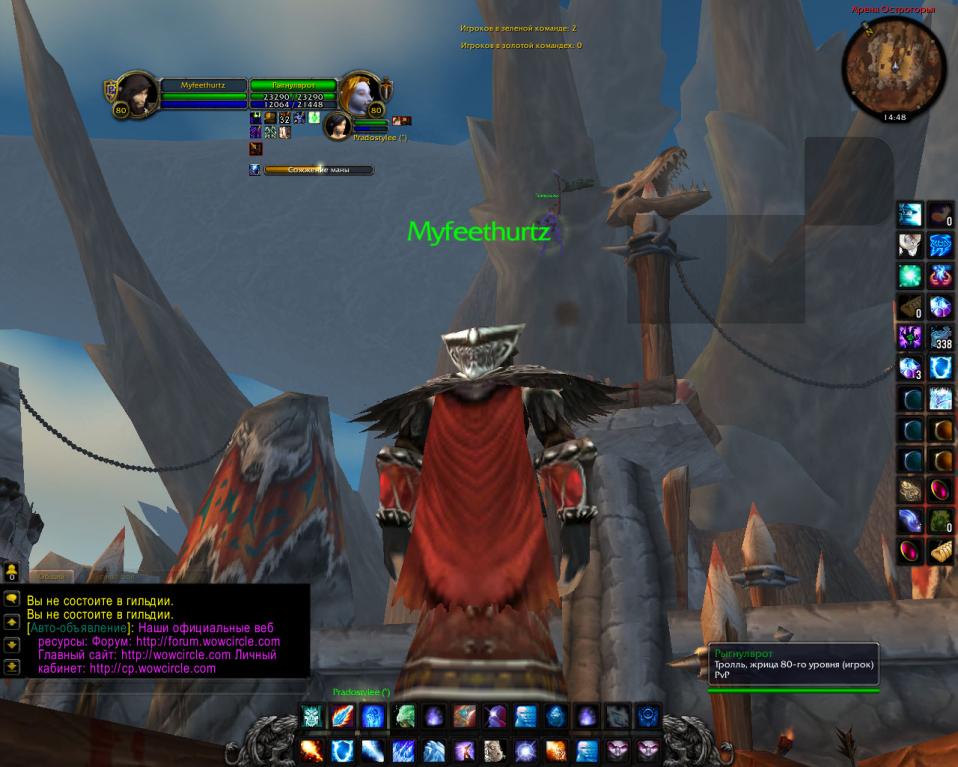Cast the green-haired head spell icon
958x767 pixels.
pos(403,716)
